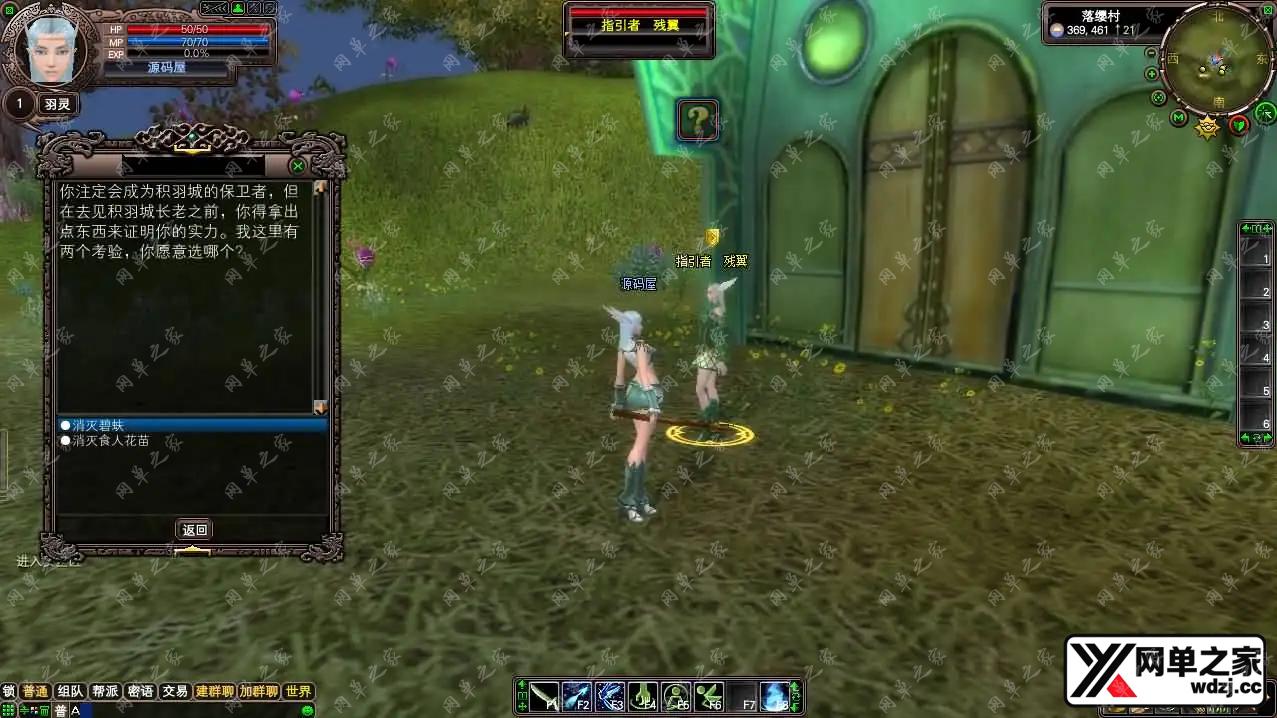
Task: Zoom out the minimap with the minus button
Action: (1151, 53)
